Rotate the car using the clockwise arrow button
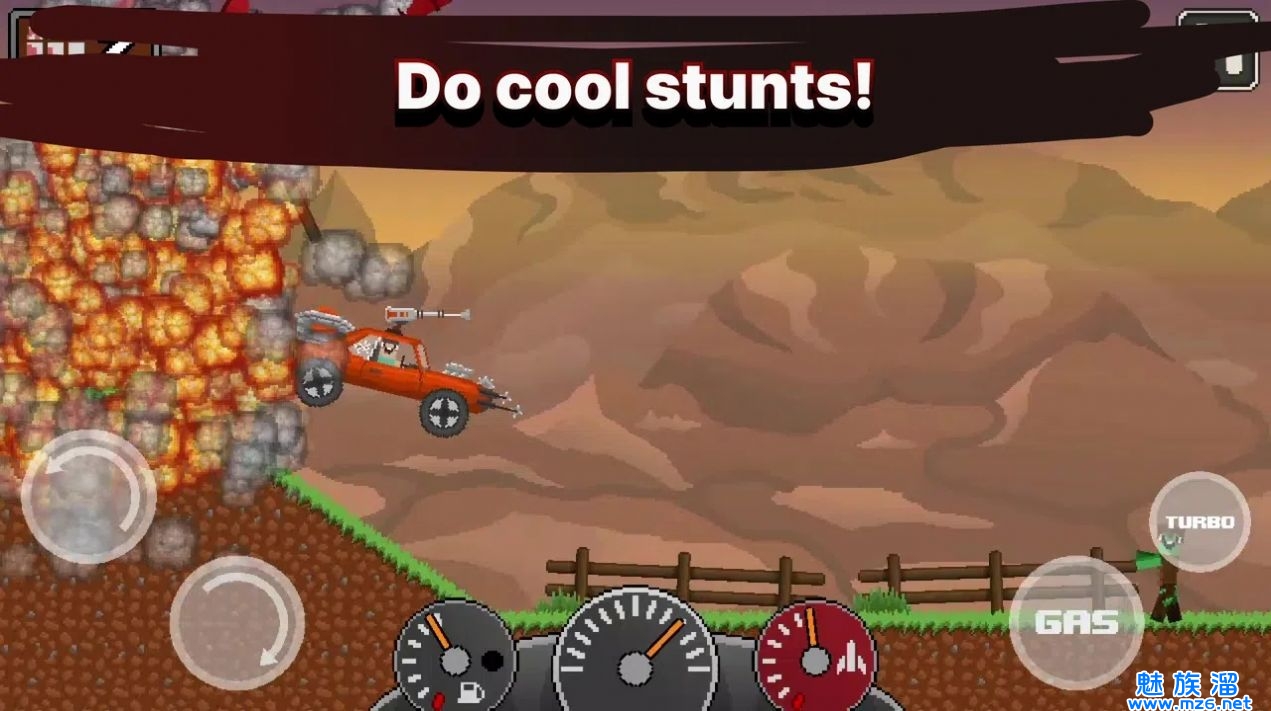 (237, 622)
